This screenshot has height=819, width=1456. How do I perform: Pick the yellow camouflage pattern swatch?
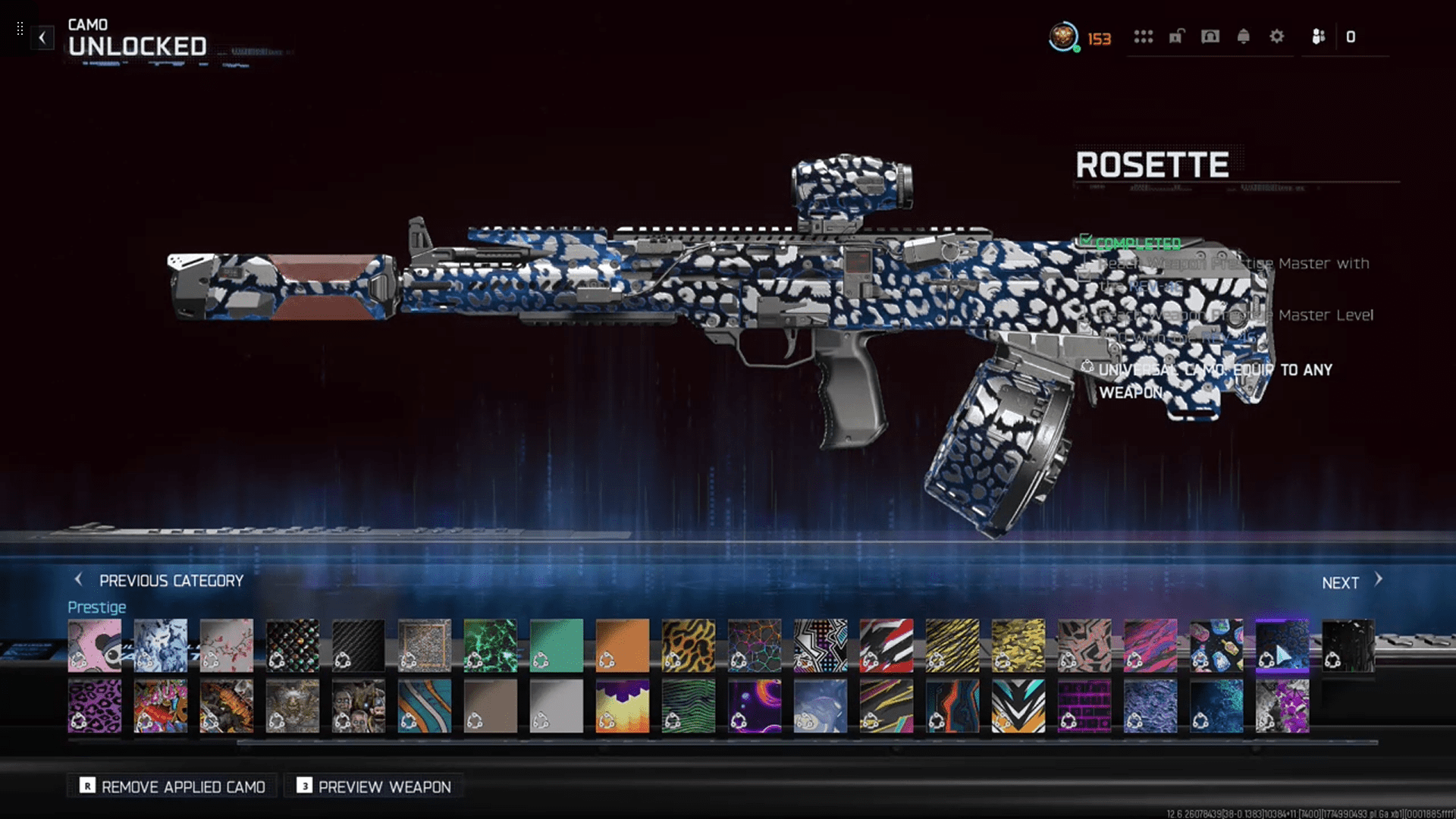click(x=1018, y=645)
